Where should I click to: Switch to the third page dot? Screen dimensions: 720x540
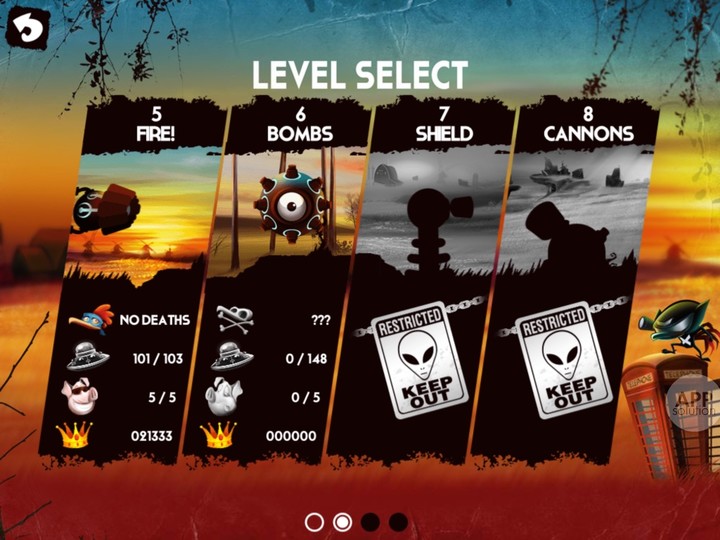(x=370, y=522)
